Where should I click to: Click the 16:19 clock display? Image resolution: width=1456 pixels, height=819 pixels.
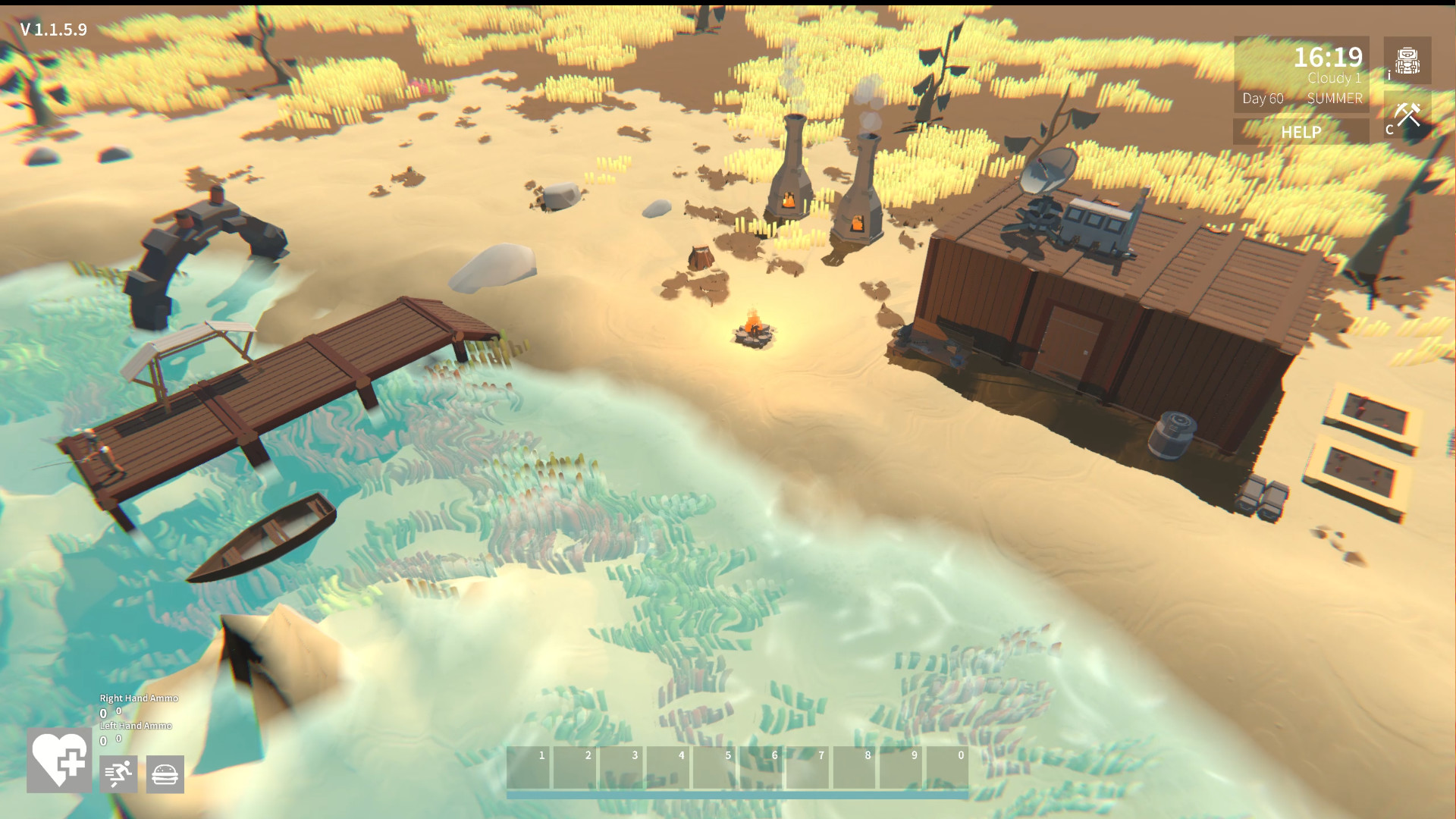pos(1328,57)
